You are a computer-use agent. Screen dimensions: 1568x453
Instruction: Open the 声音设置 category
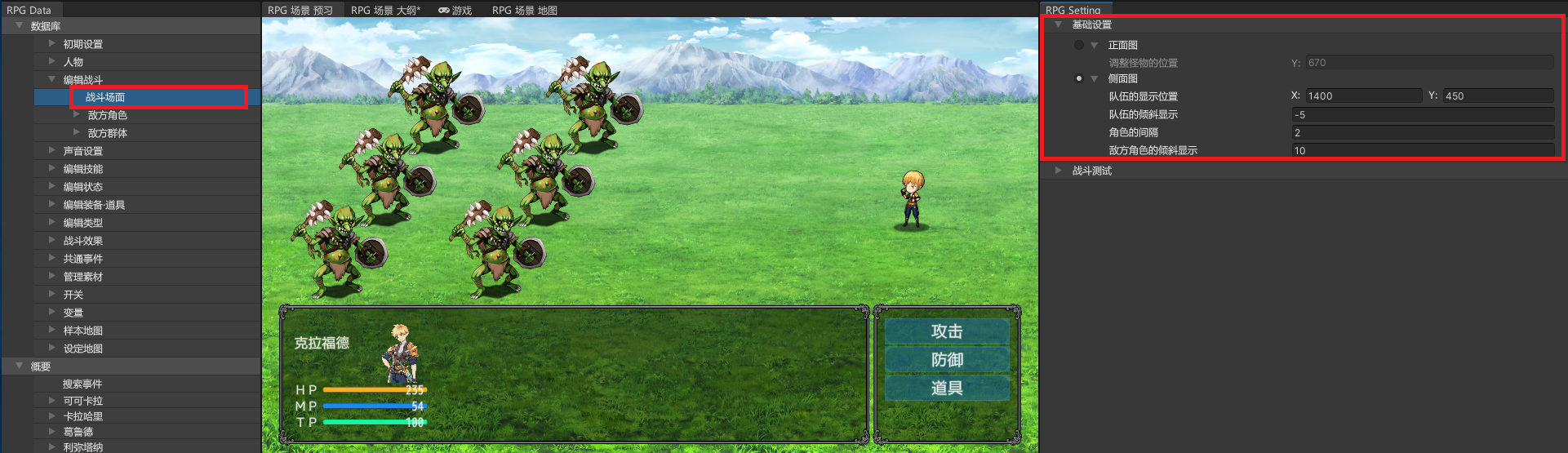(x=82, y=151)
